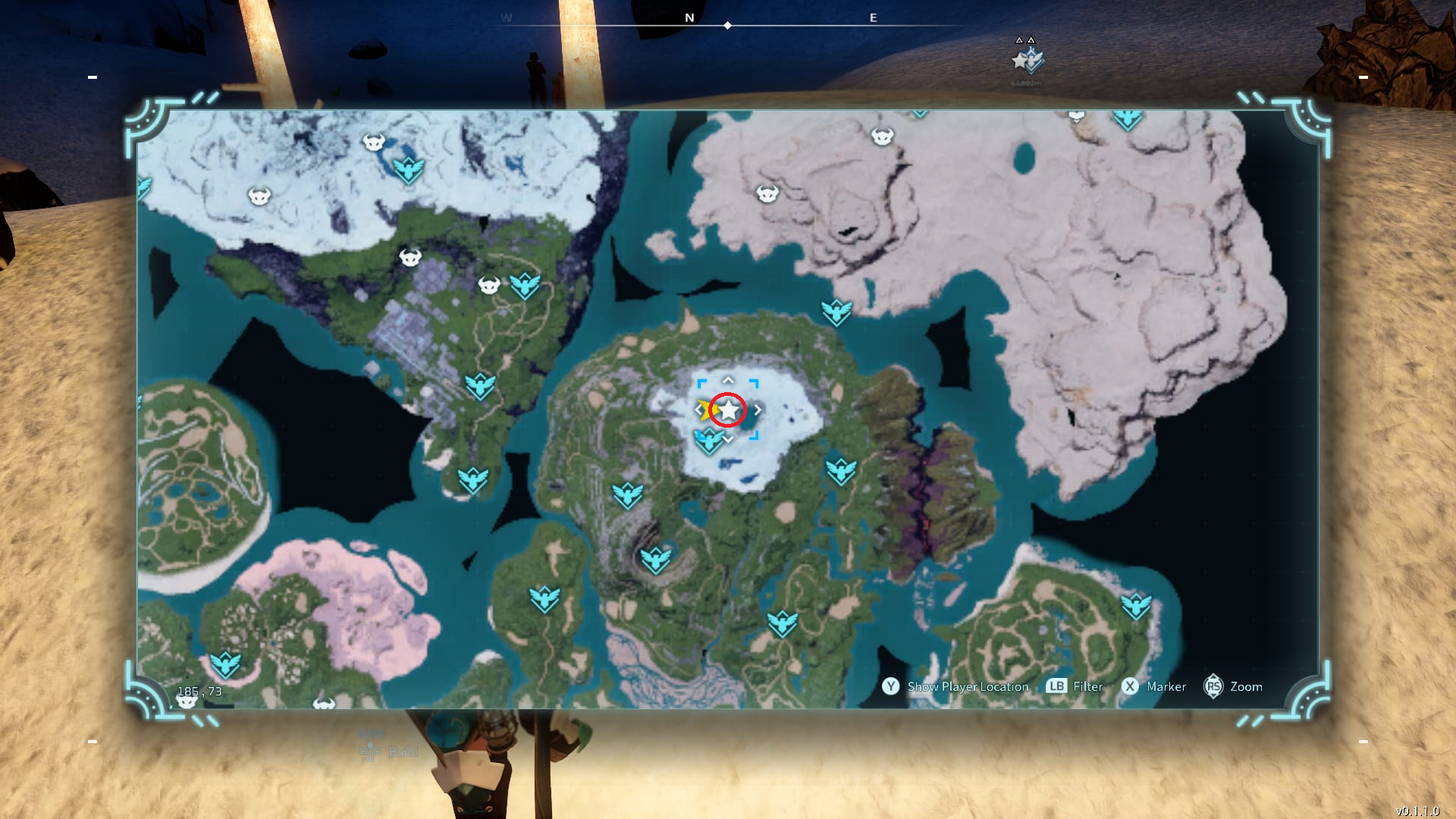Click the circled white star waypoint marker
Viewport: 1456px width, 819px height.
[730, 409]
